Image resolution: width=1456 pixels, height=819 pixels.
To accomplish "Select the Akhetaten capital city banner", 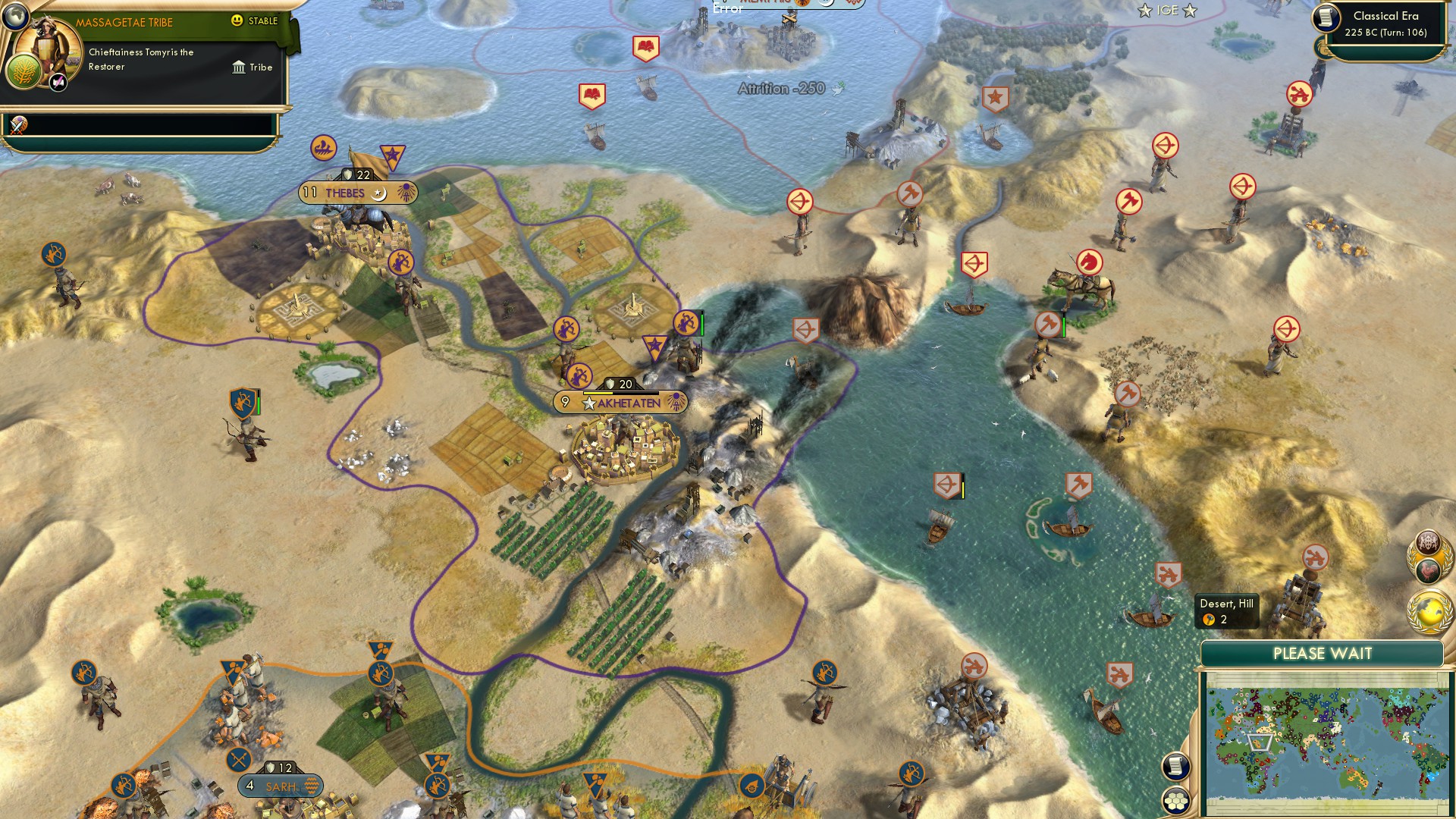I will click(x=622, y=403).
